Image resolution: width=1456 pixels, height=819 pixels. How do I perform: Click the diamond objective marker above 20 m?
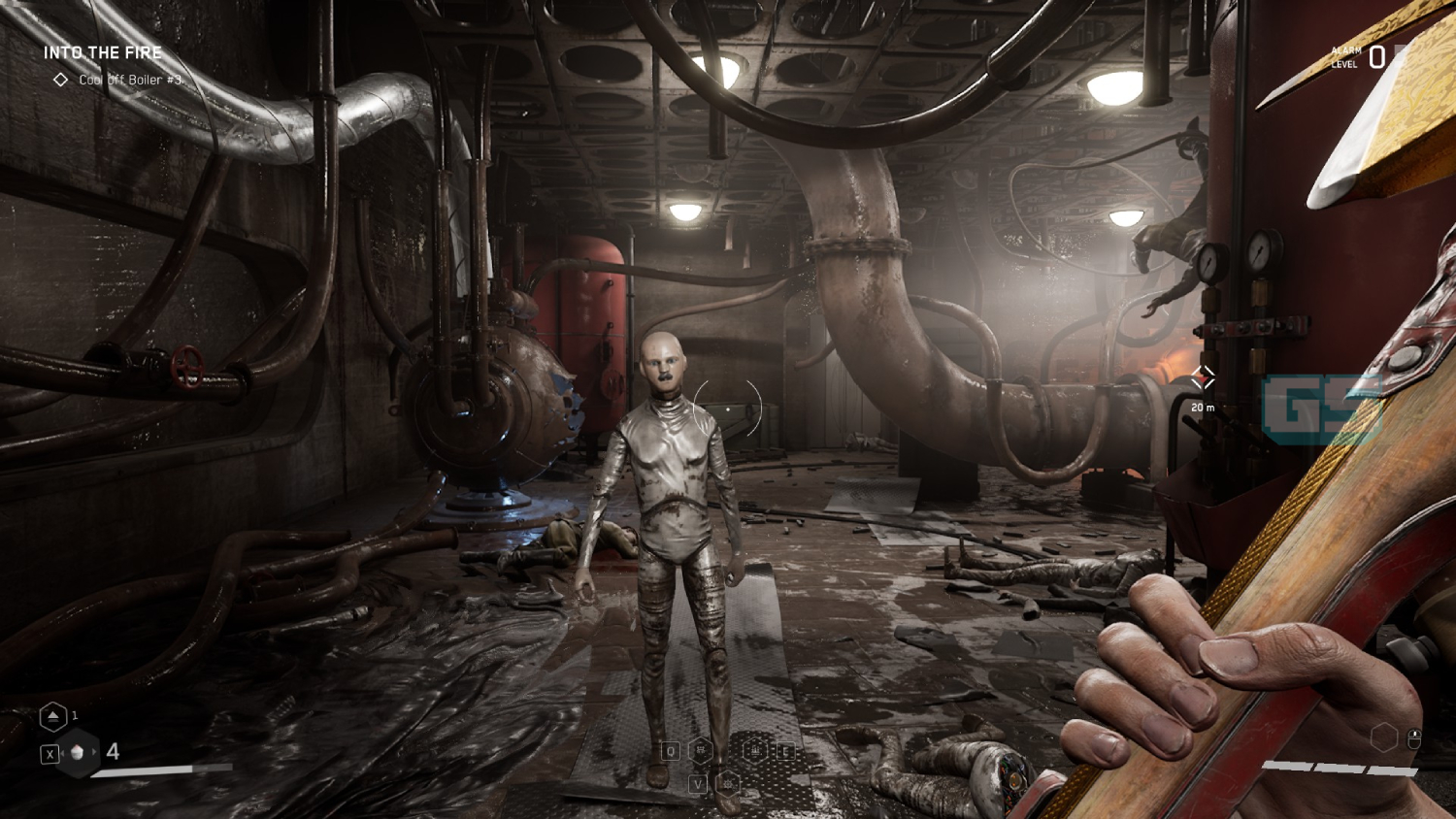click(1205, 377)
